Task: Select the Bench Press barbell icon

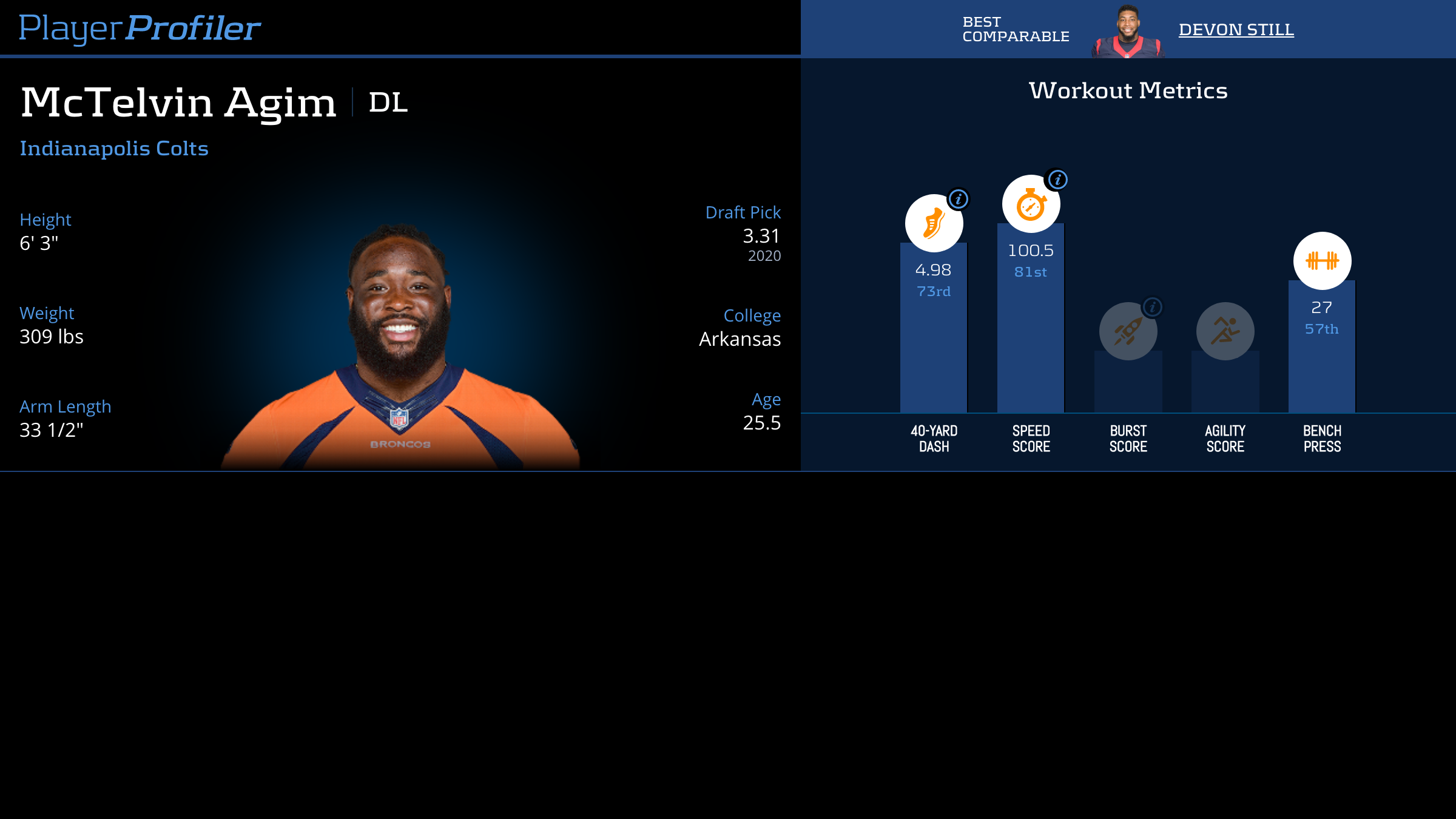Action: click(x=1322, y=261)
